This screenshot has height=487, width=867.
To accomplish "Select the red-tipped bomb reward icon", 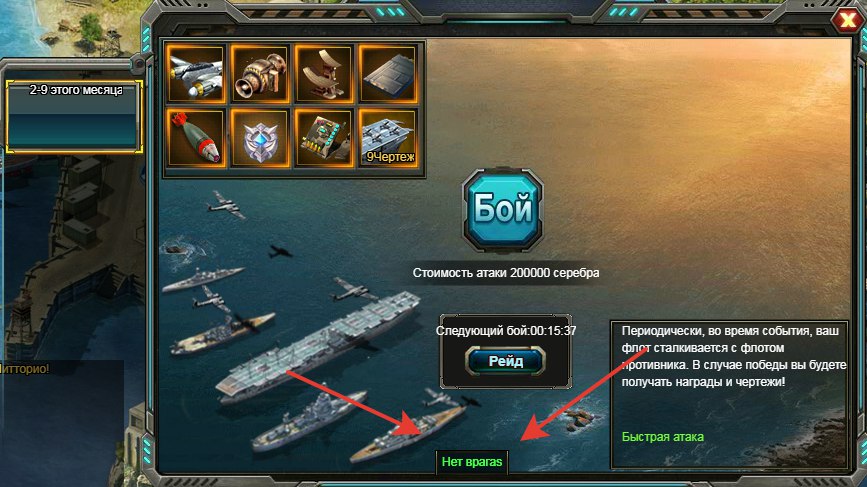I will [195, 137].
